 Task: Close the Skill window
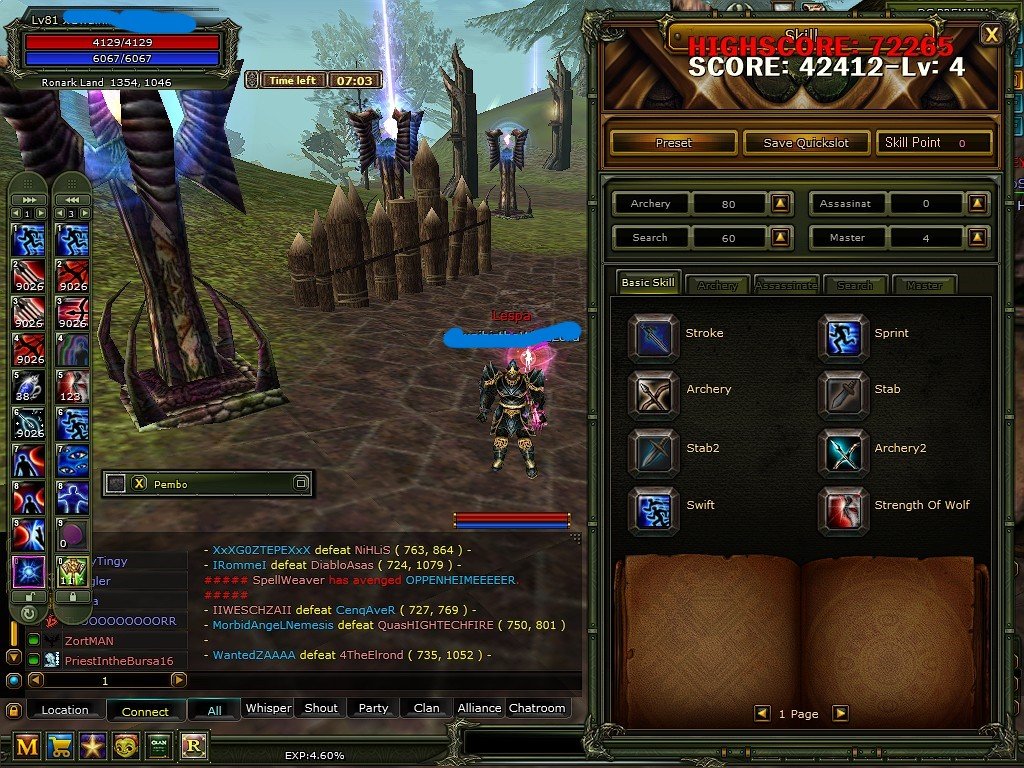click(x=991, y=35)
